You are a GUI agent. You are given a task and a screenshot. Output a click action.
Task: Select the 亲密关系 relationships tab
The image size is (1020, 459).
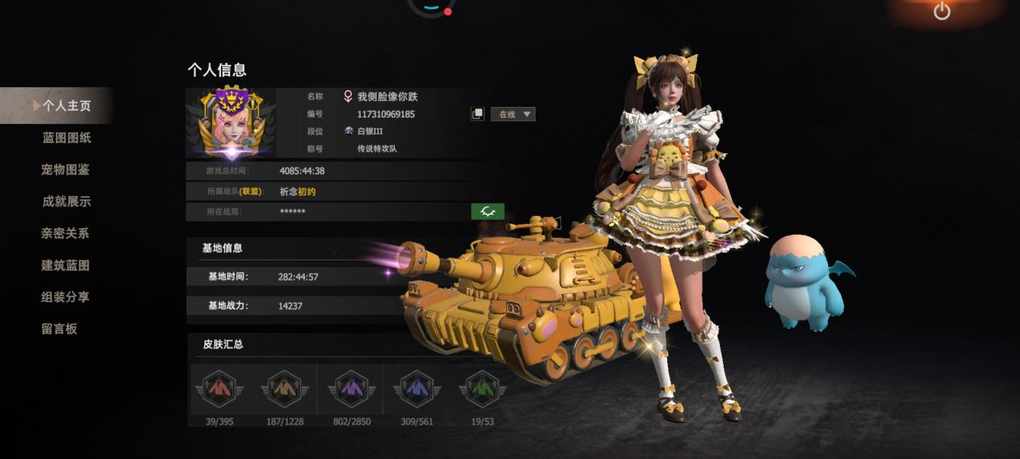coord(66,233)
